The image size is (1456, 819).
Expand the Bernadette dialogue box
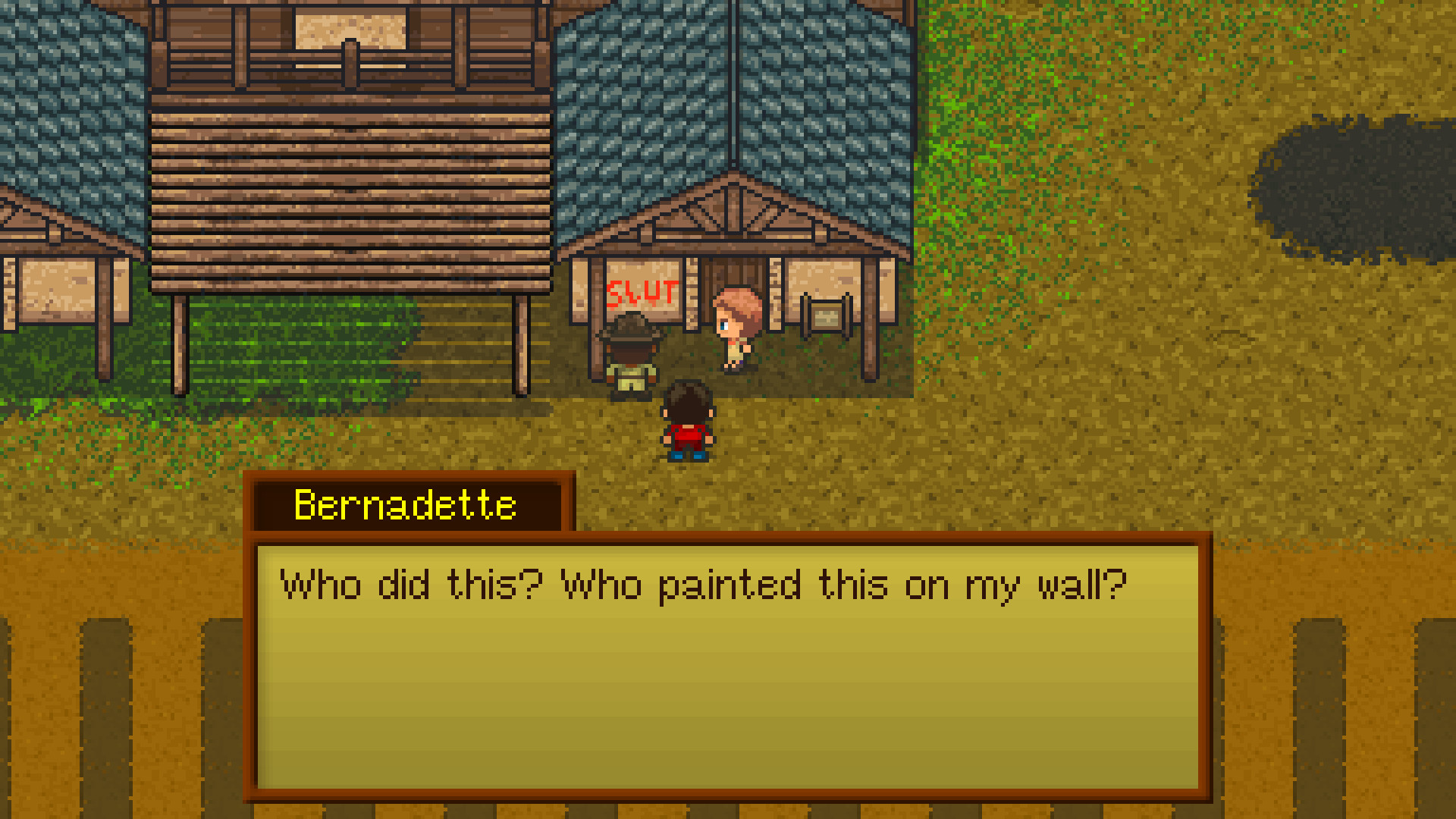[x=728, y=667]
